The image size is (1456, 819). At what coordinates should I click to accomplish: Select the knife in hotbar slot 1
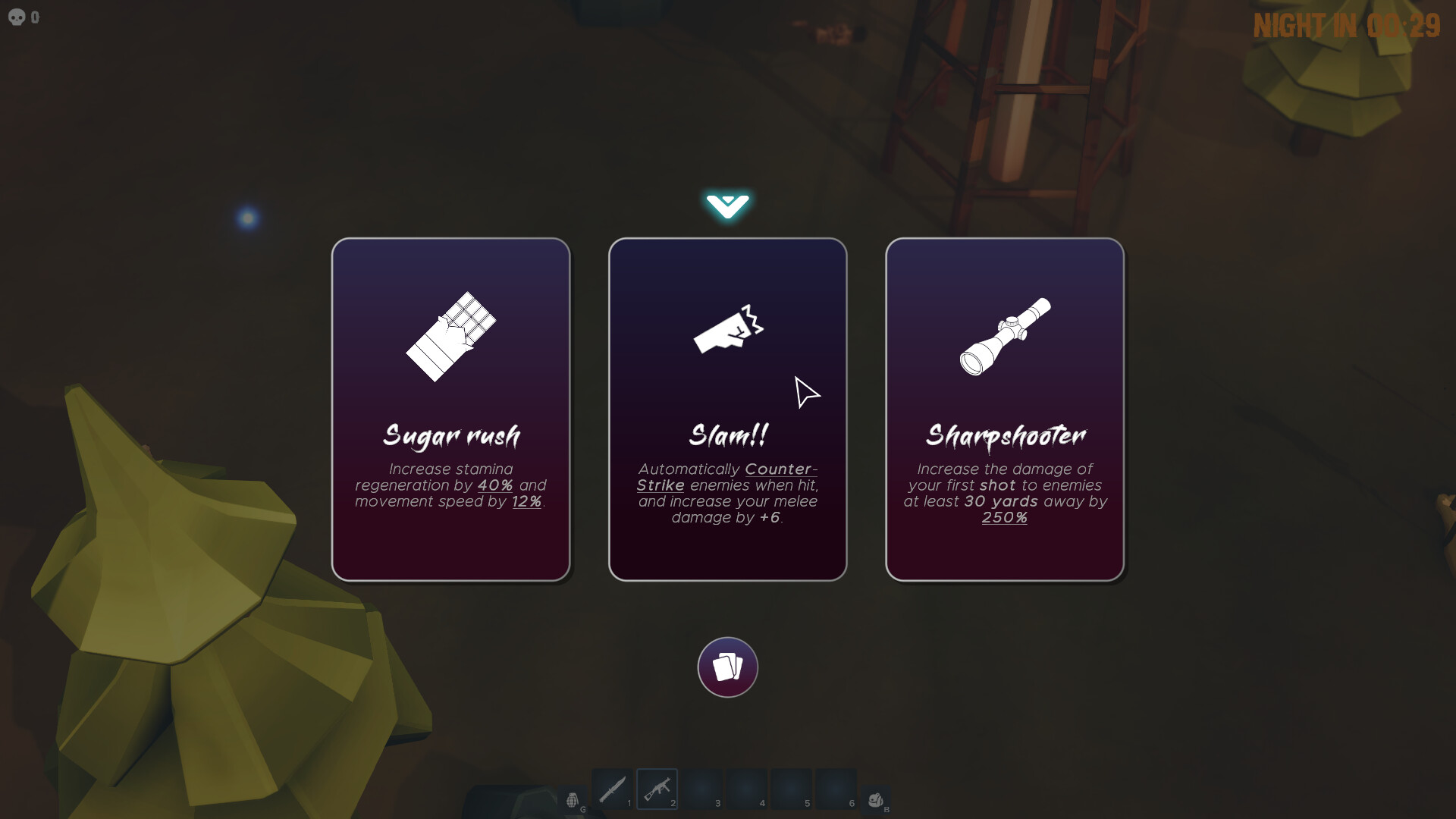(x=613, y=789)
